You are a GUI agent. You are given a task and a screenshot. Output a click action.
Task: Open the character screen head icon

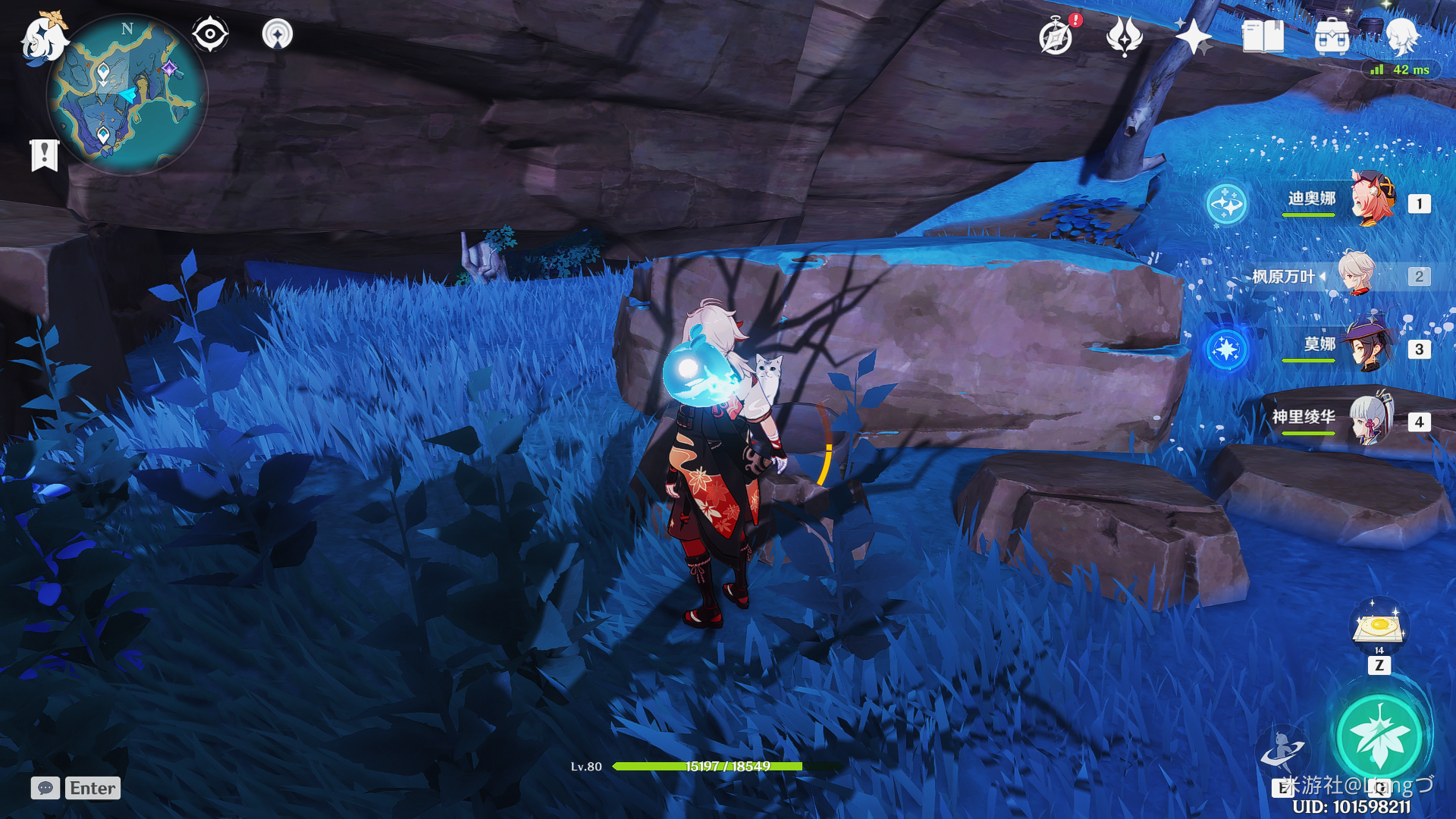[1401, 36]
